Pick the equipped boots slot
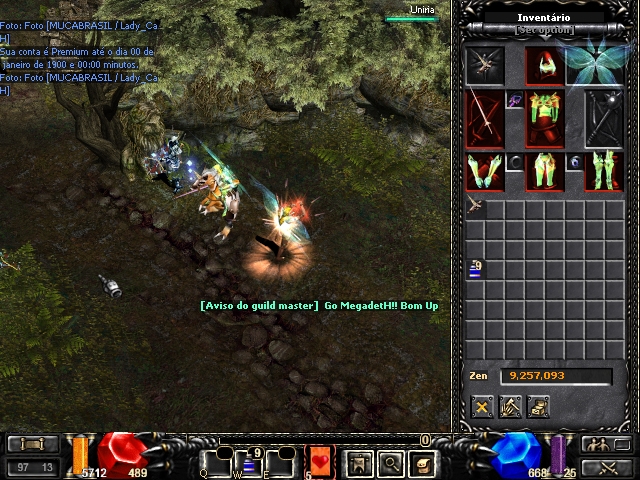The width and height of the screenshot is (640, 480). tap(603, 172)
